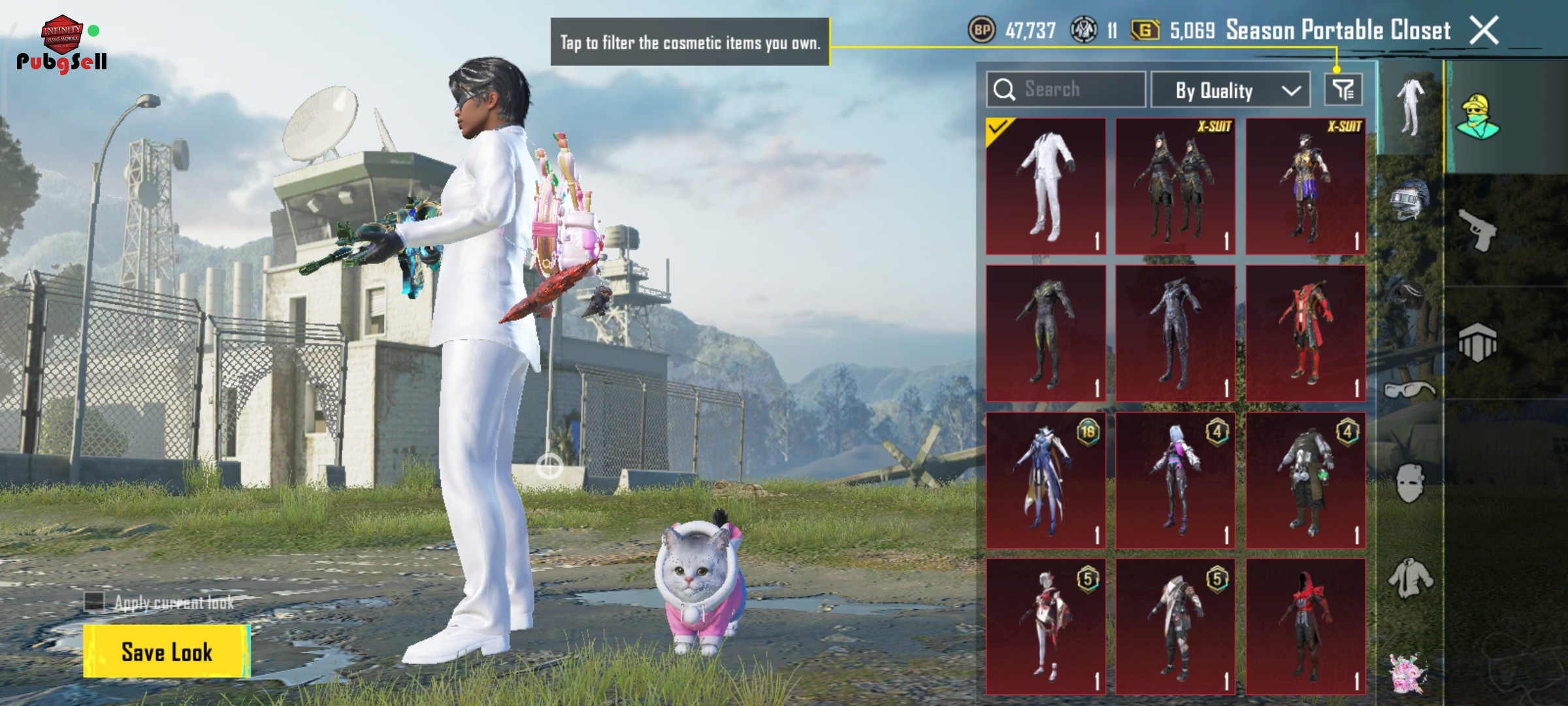Open the glasses category
Screen dimensions: 1568x706
coord(1409,390)
